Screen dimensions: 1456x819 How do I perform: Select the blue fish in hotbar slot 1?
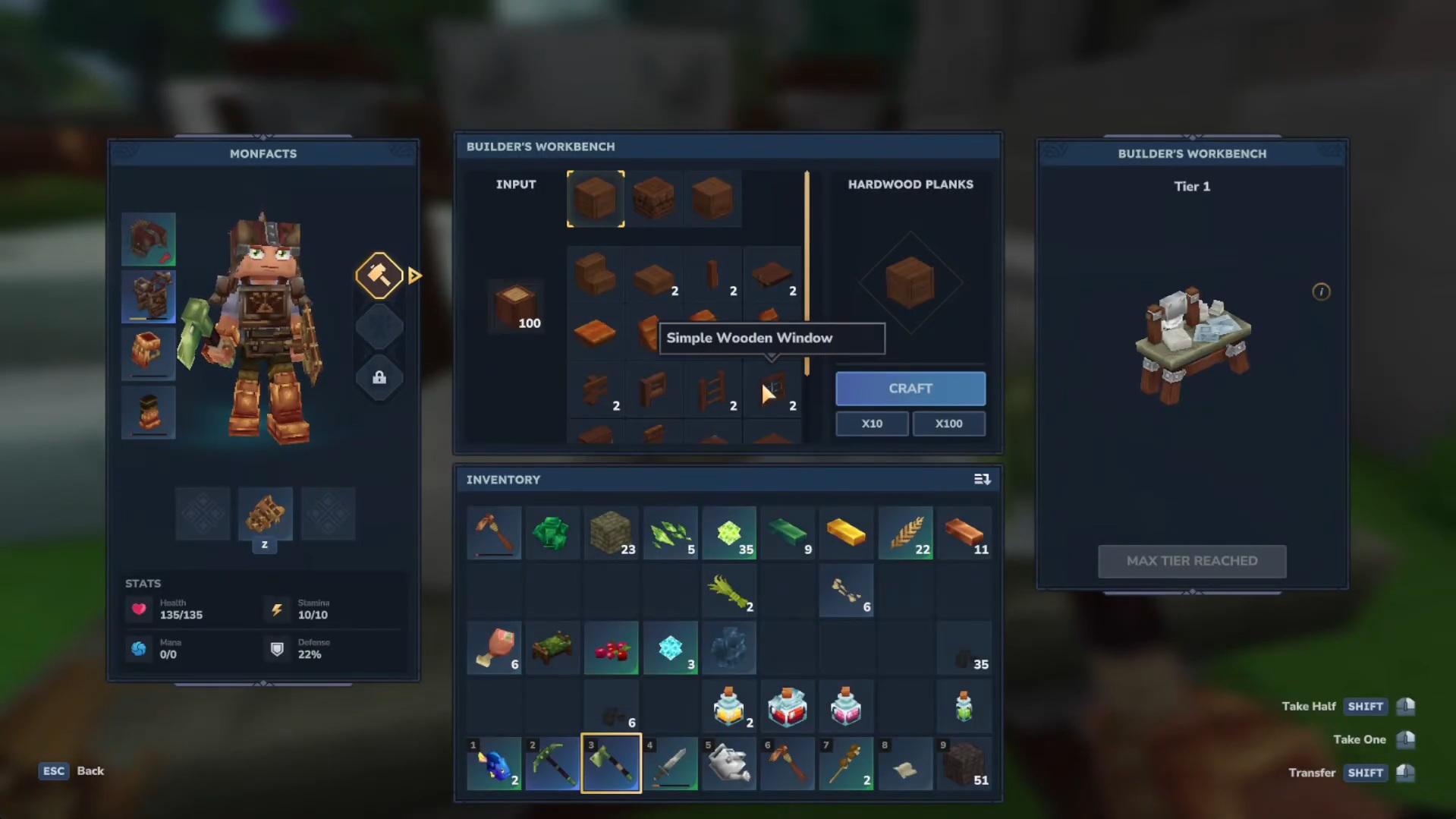tap(493, 764)
